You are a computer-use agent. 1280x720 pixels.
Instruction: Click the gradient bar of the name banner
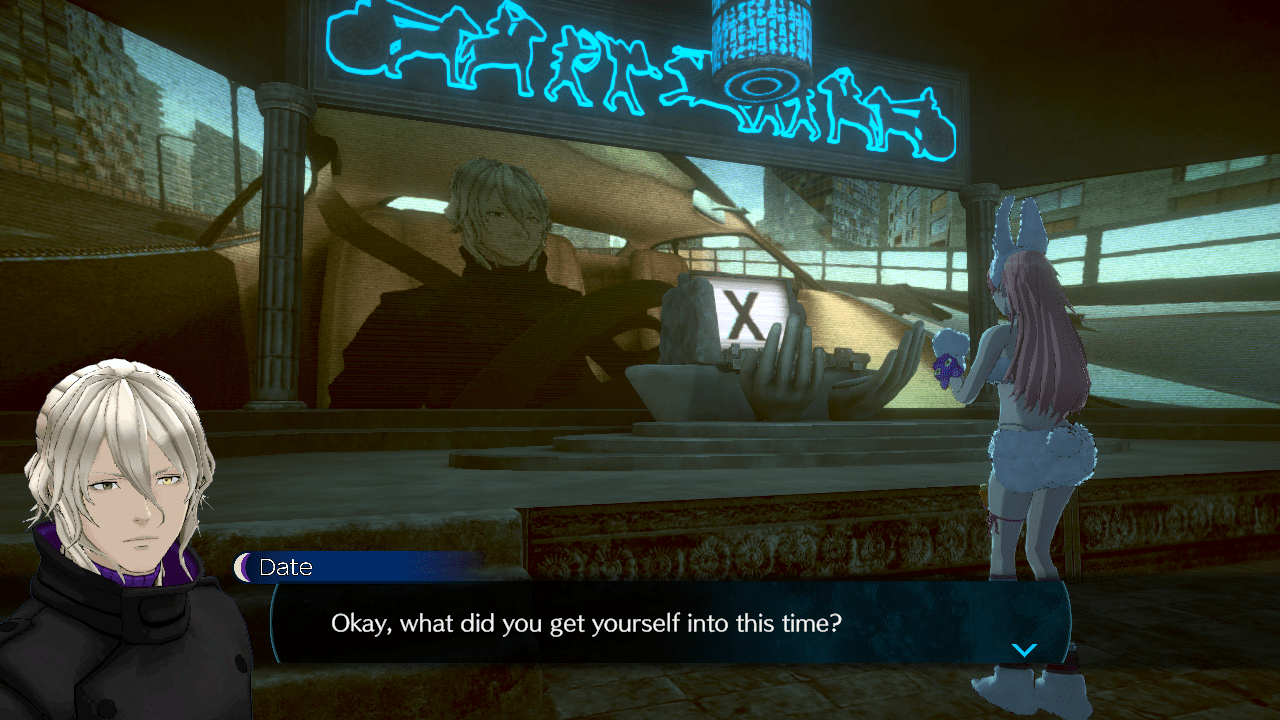(x=400, y=568)
